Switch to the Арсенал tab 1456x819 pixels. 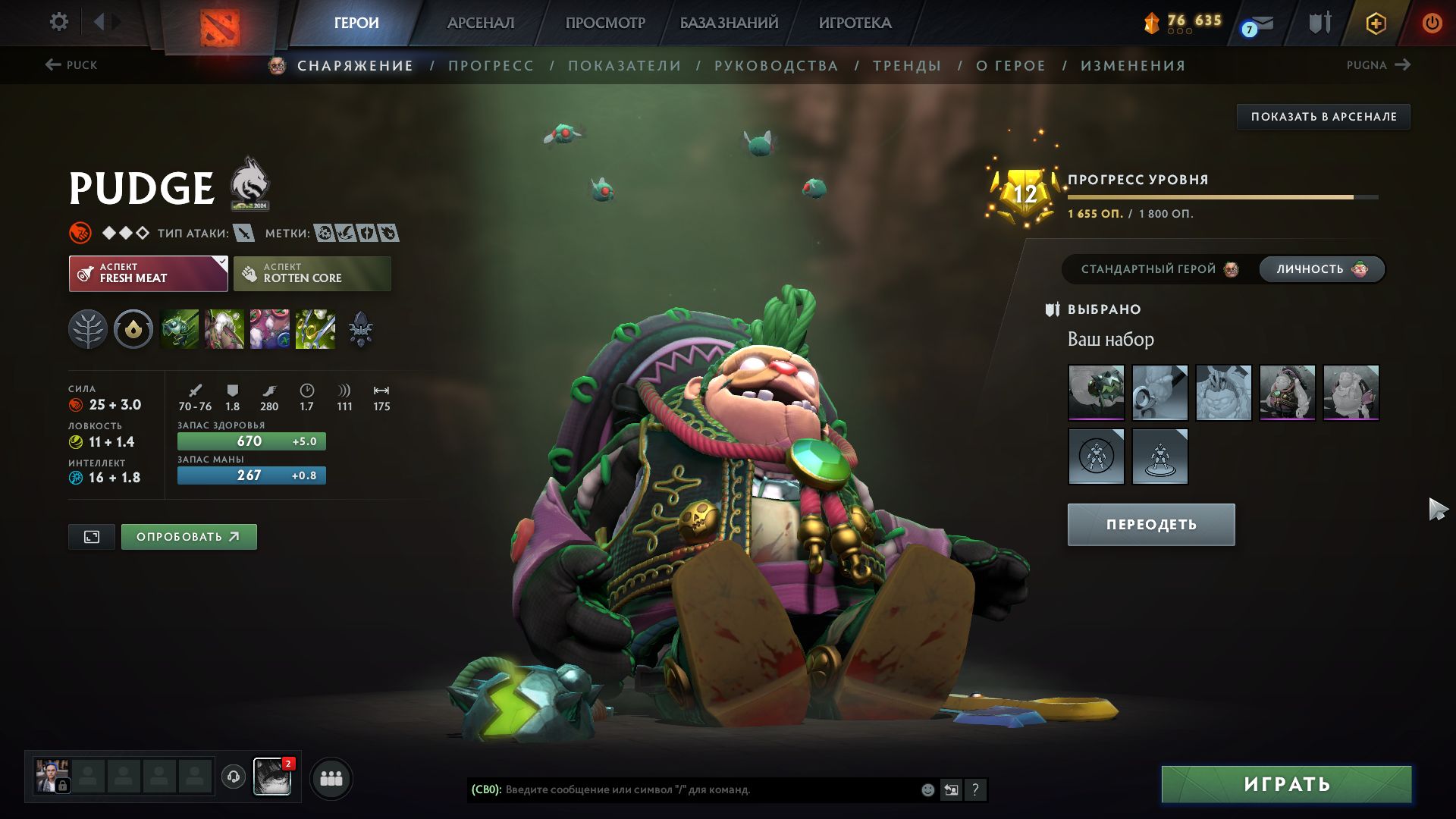[x=481, y=23]
